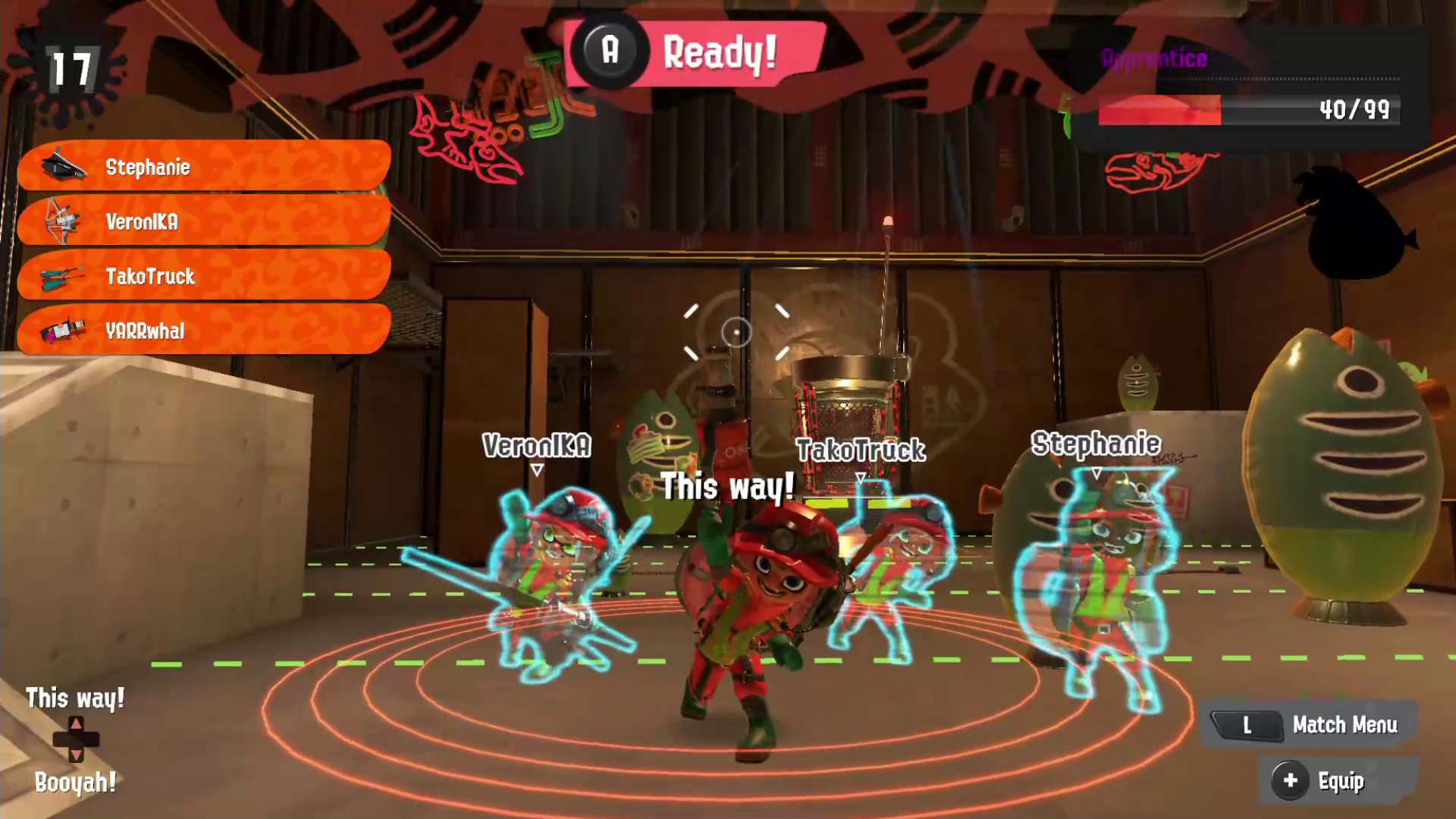Expand the arrow under VeronIKA's nametag

[537, 471]
